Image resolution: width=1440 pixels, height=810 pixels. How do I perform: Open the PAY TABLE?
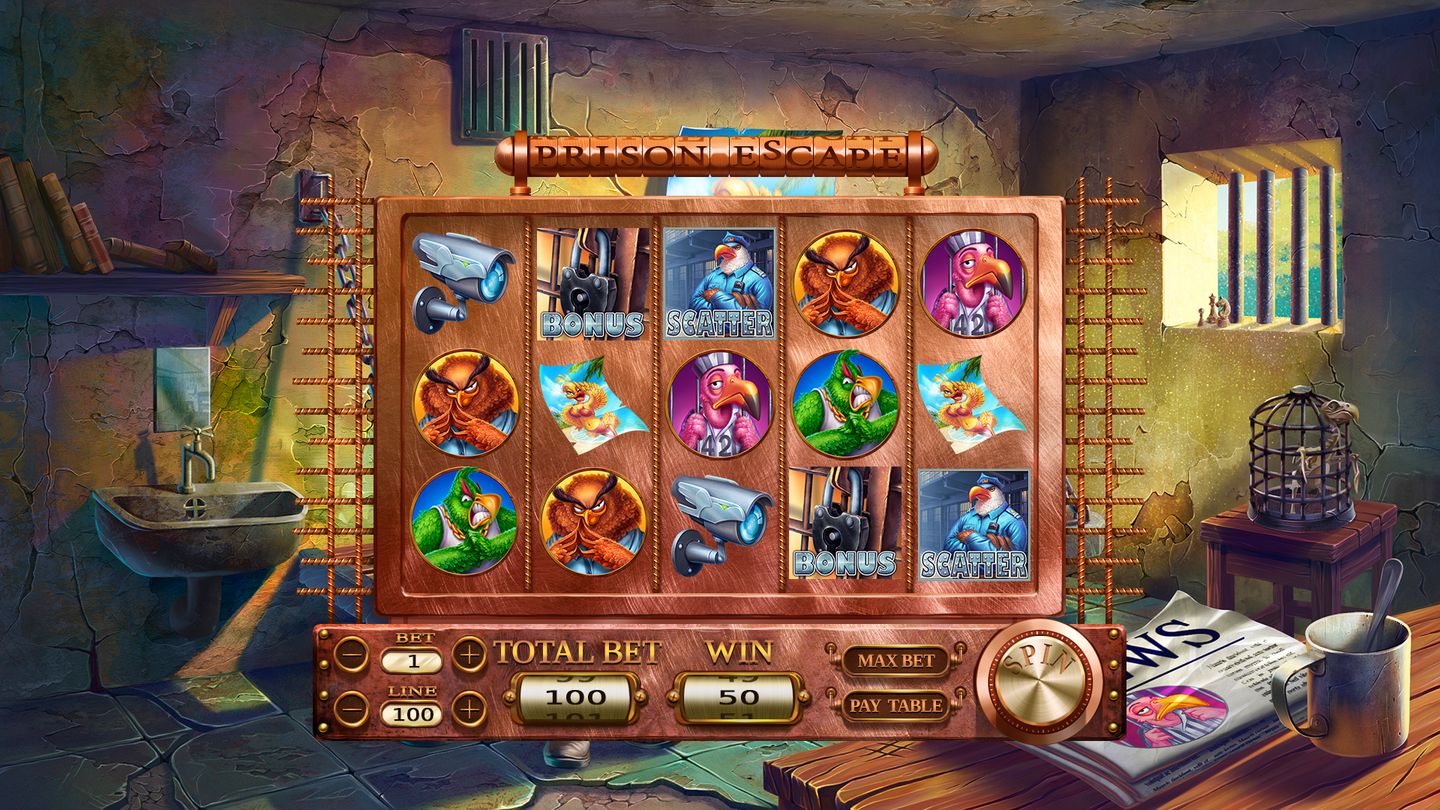click(x=895, y=705)
